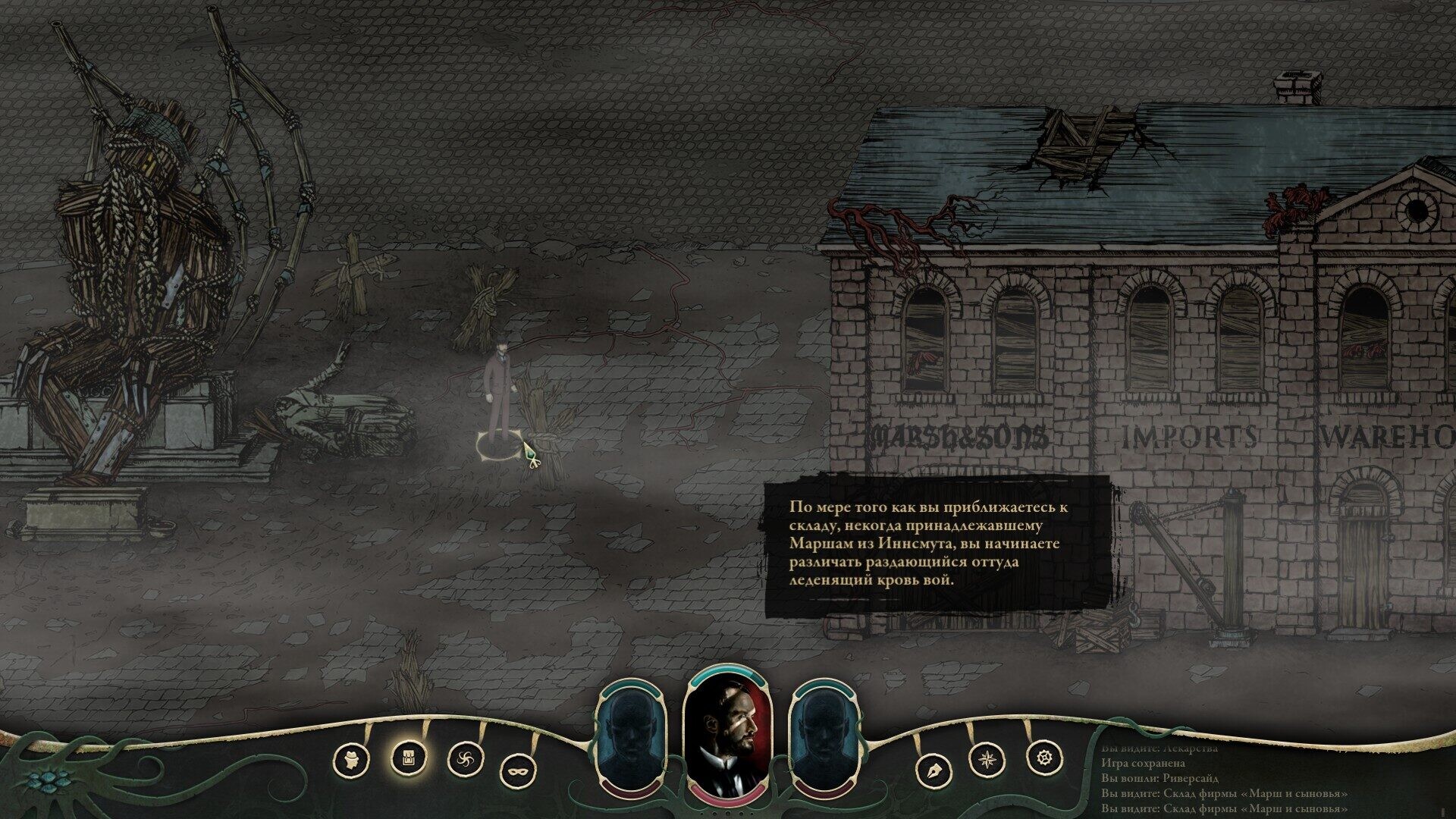
Task: Open the inventory backpack icon
Action: pos(408,756)
